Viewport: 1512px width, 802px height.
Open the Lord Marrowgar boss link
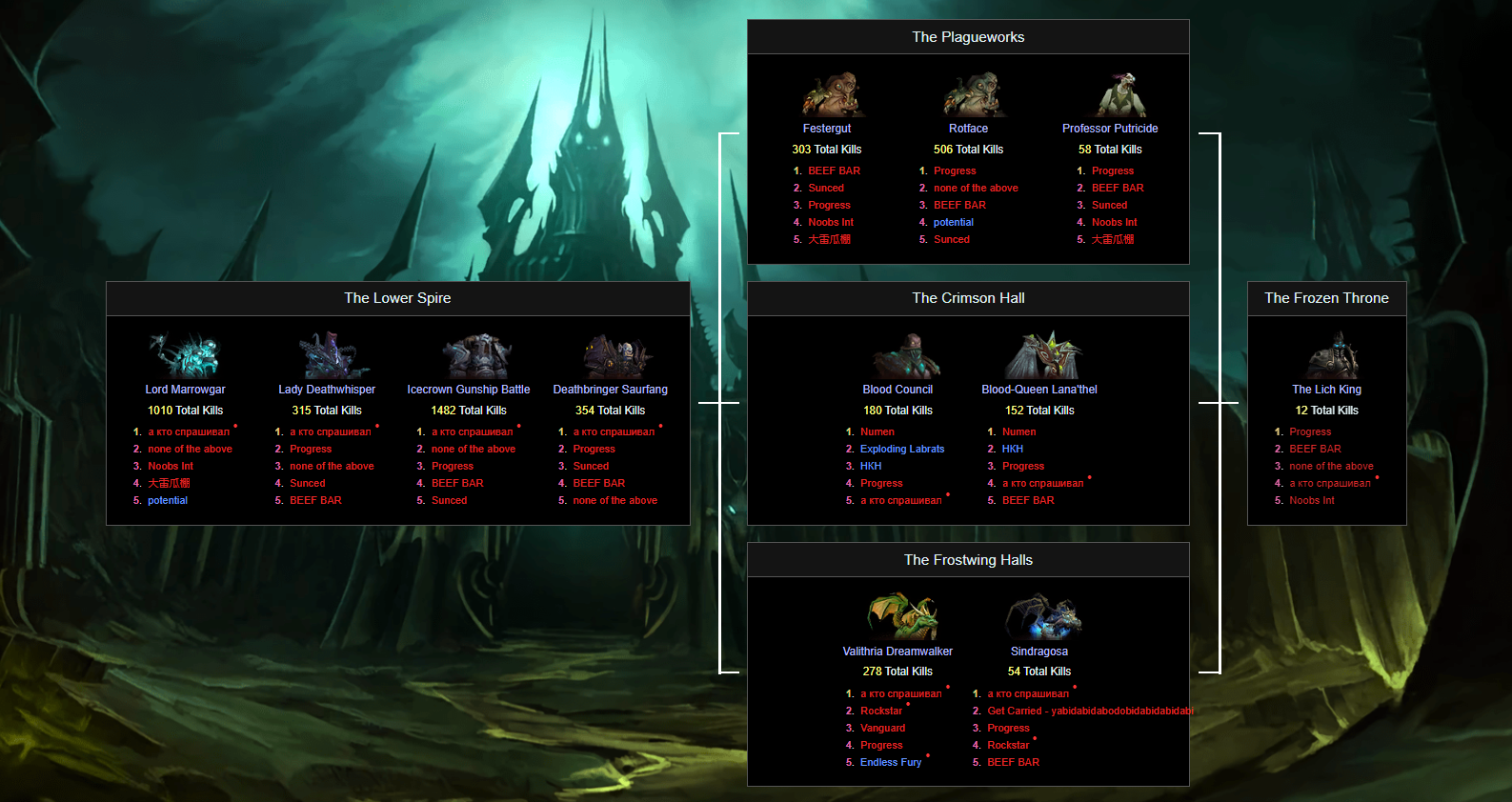(x=185, y=390)
